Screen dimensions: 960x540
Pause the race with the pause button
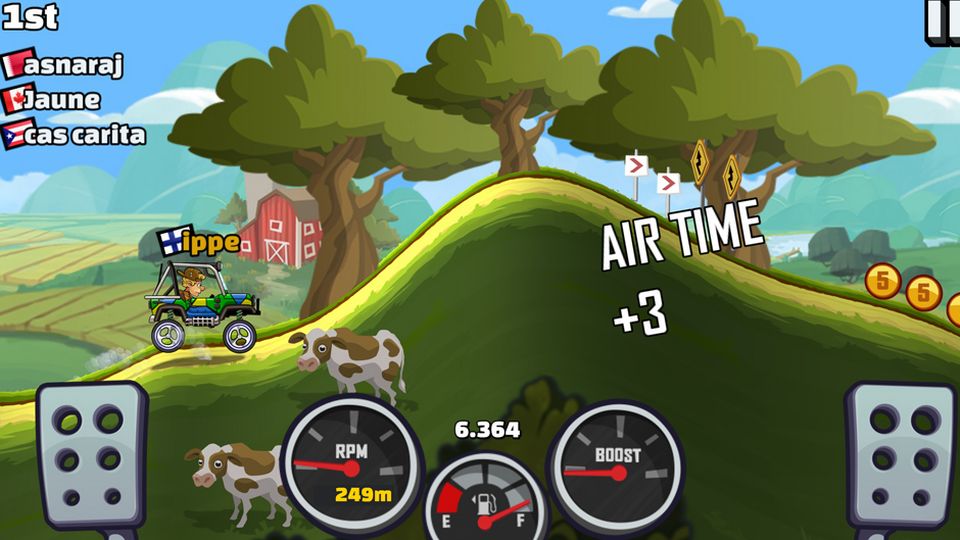click(941, 20)
